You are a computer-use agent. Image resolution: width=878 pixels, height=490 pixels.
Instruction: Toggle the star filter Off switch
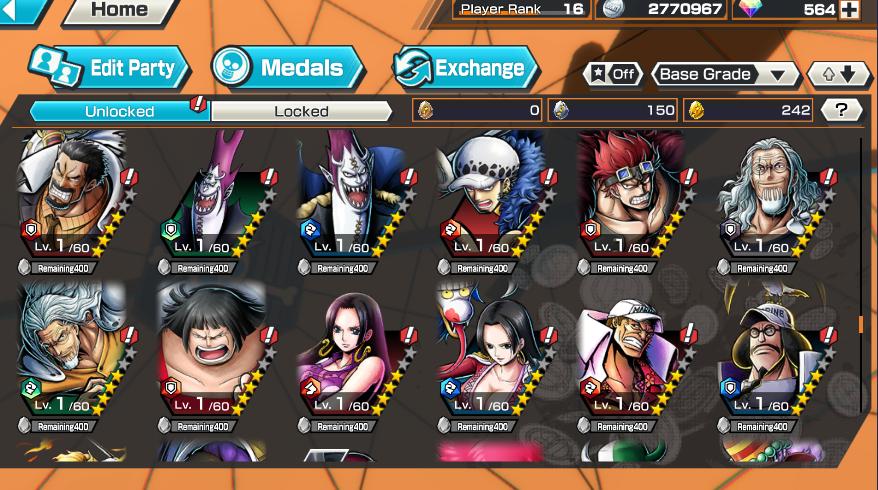(x=612, y=74)
